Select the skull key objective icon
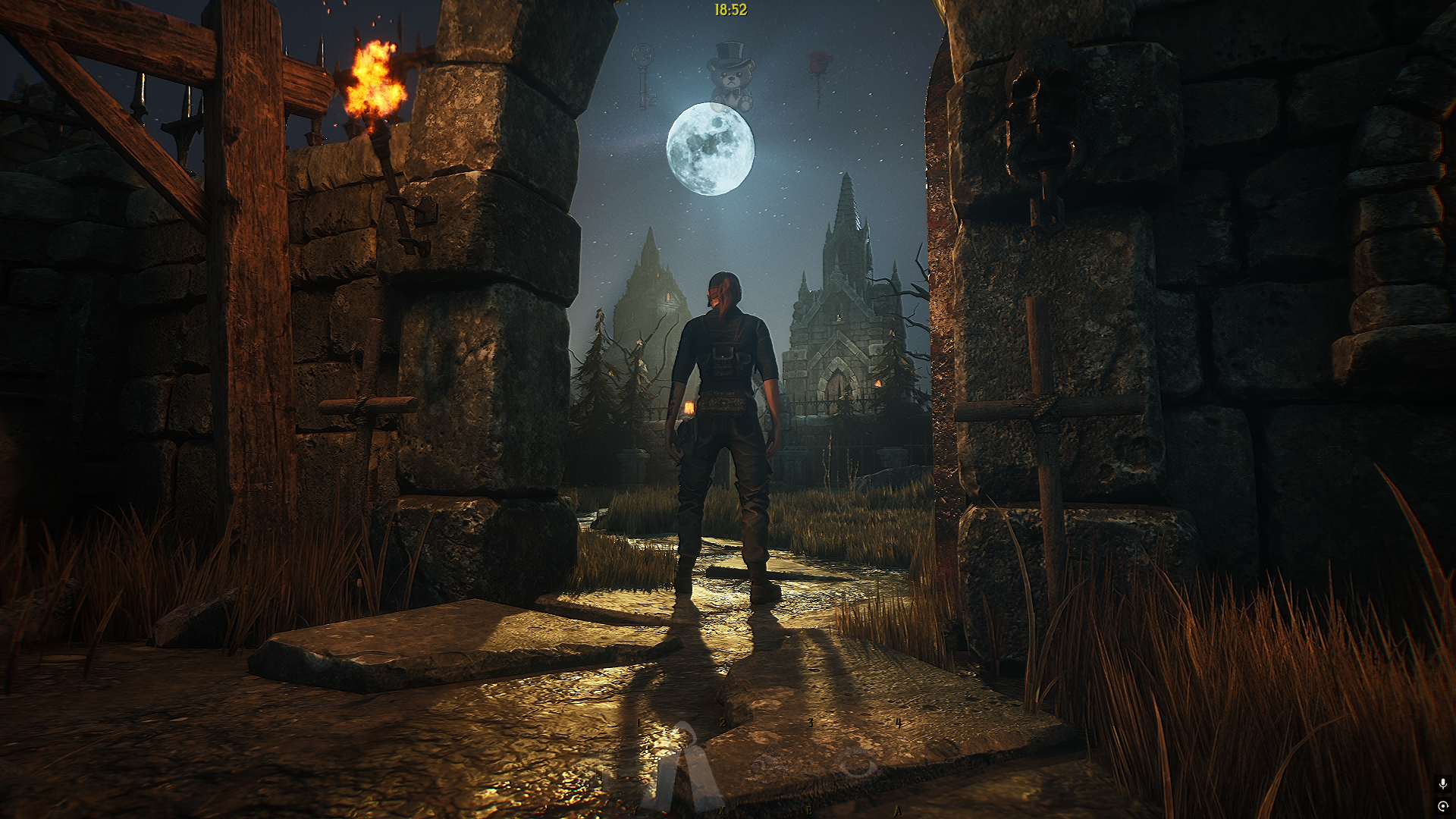 (645, 76)
